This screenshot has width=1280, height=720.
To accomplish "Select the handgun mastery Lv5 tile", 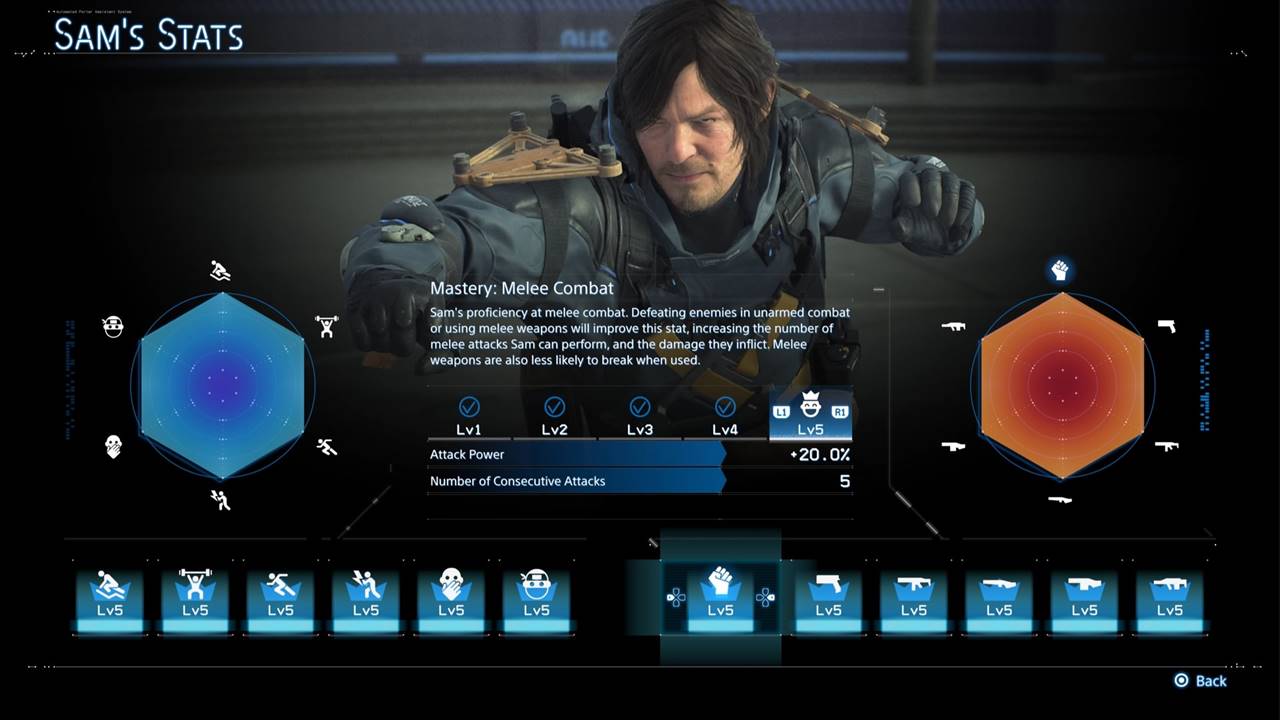I will 828,598.
